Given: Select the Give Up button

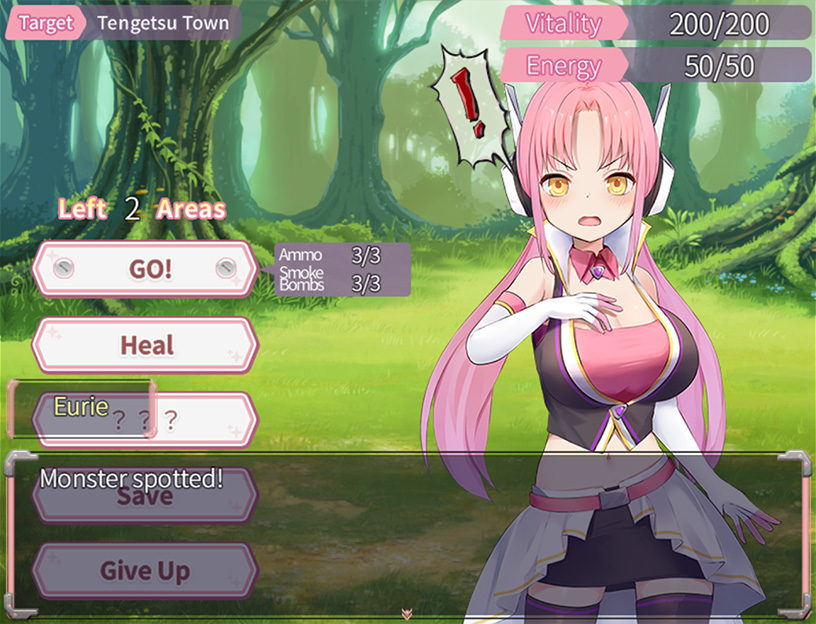Looking at the screenshot, I should click(x=146, y=571).
